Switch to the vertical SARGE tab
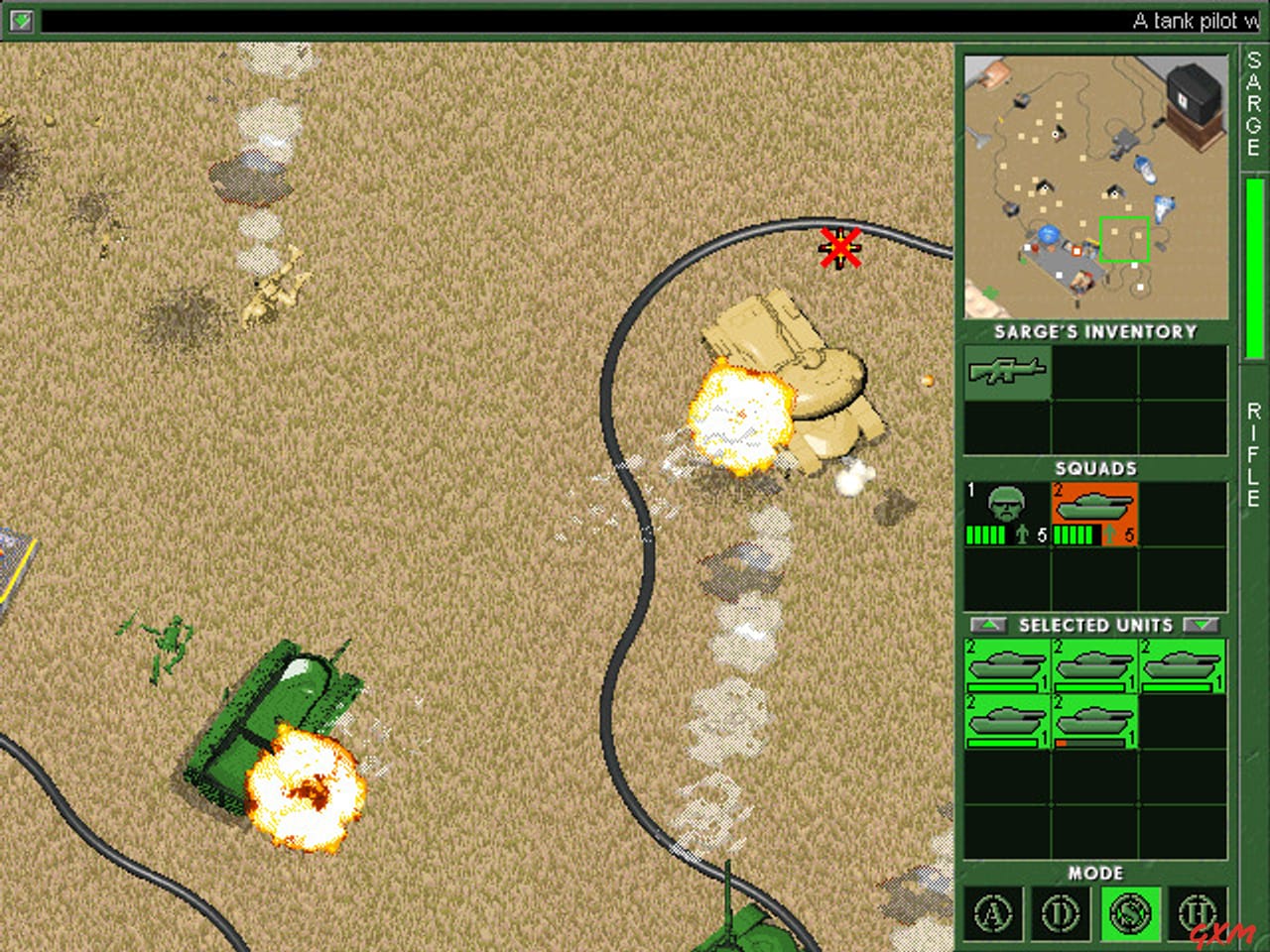 click(x=1251, y=104)
